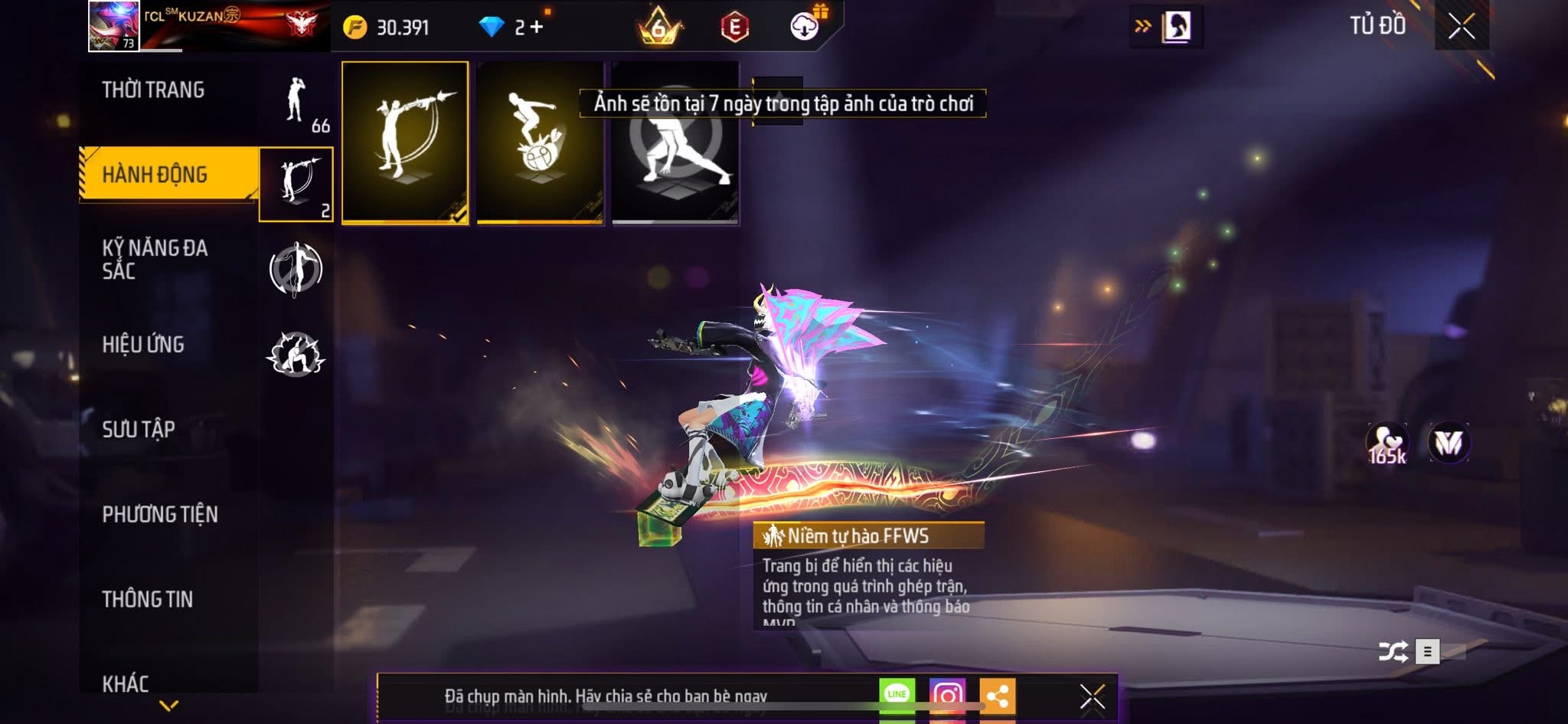
Task: Dismiss the screenshot share banner
Action: point(1092,696)
